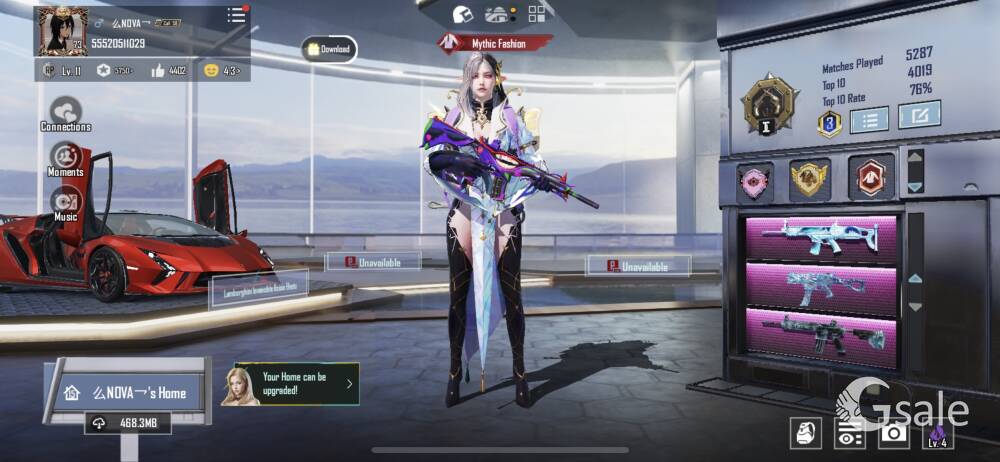The image size is (1000, 462).
Task: Open the player avatar profile
Action: (x=62, y=31)
